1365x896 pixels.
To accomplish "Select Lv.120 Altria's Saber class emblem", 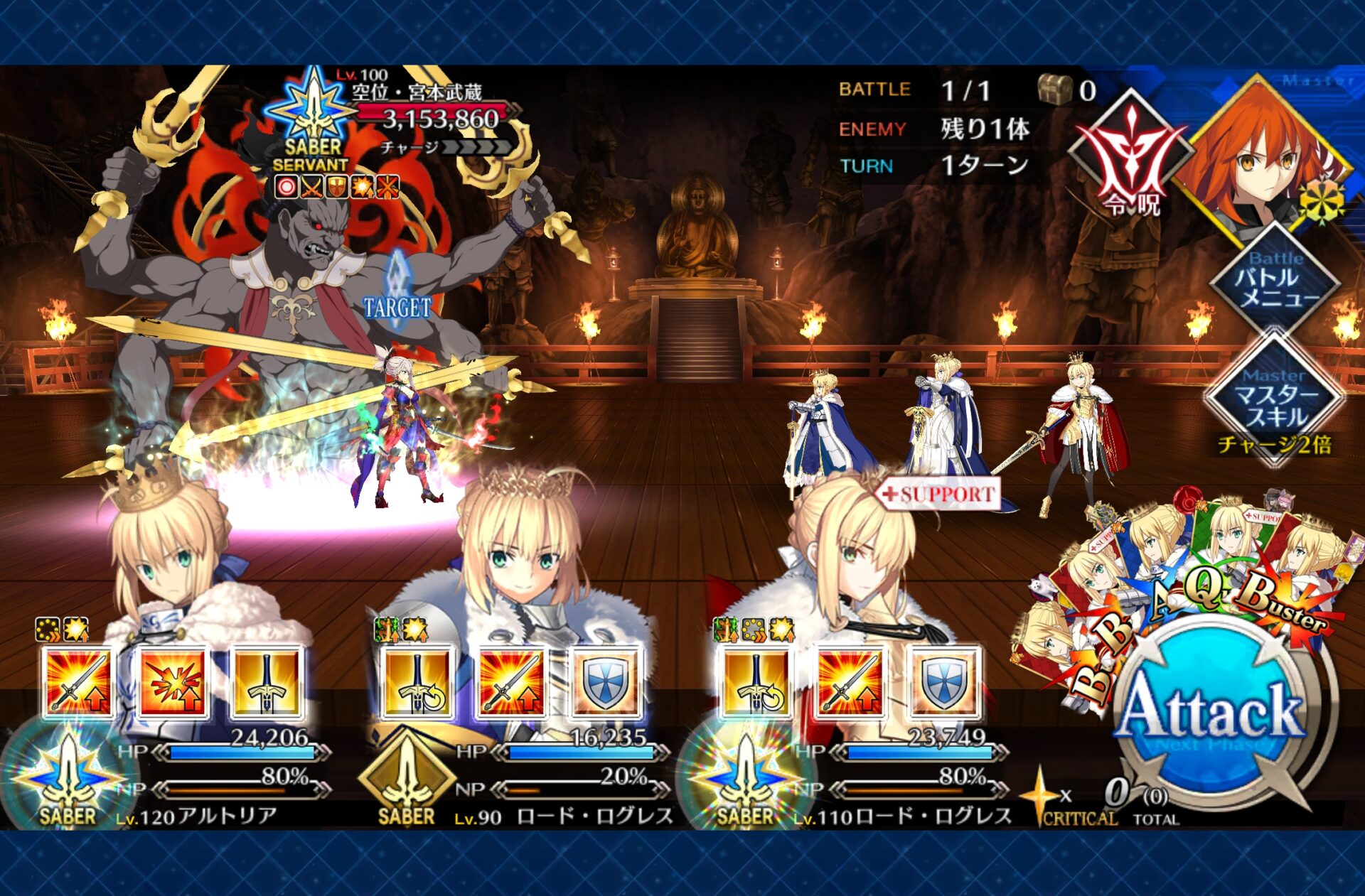I will [x=68, y=778].
